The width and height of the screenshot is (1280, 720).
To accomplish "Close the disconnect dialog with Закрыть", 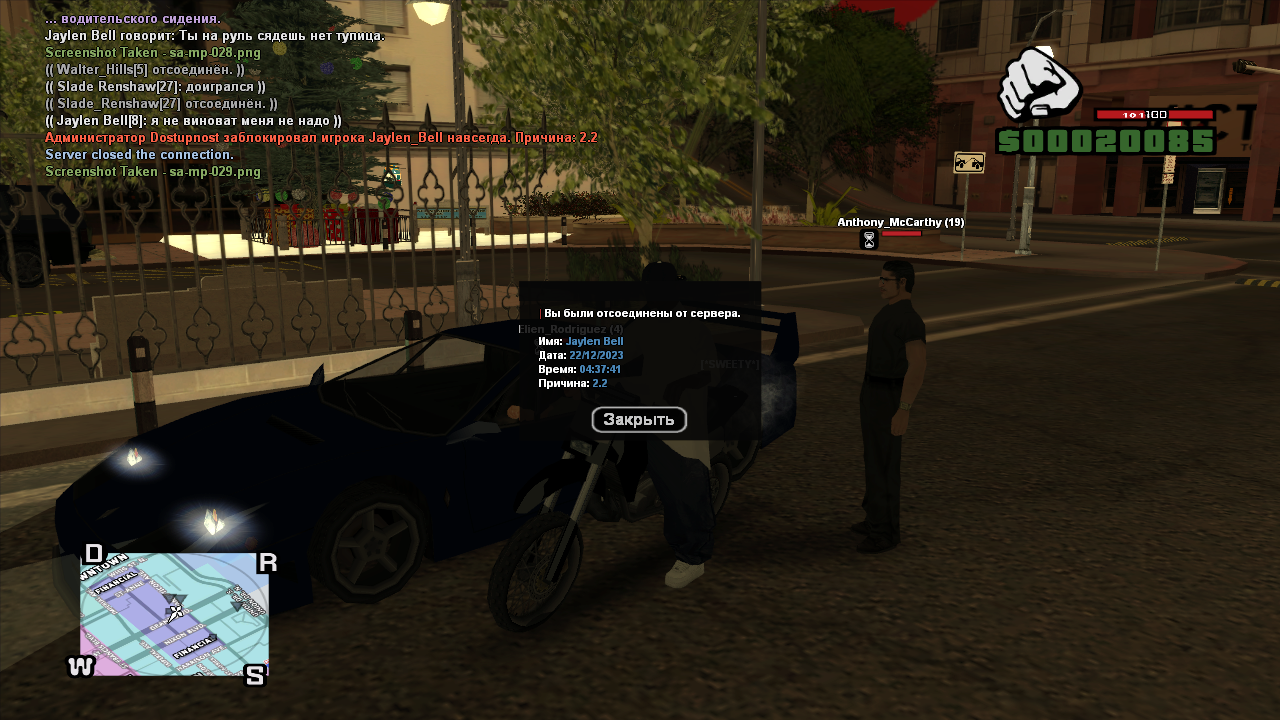I will [x=639, y=420].
